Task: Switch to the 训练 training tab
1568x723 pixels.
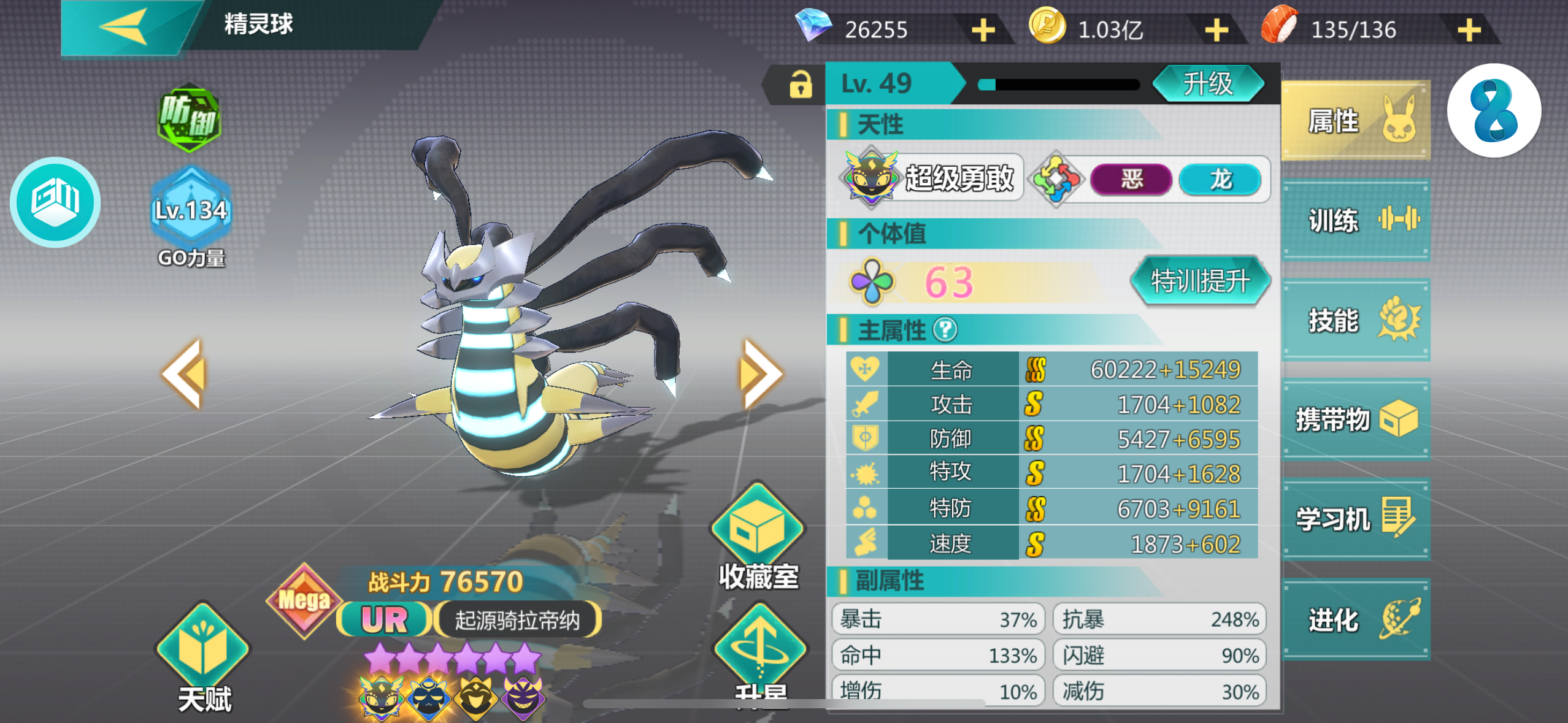Action: [x=1356, y=220]
